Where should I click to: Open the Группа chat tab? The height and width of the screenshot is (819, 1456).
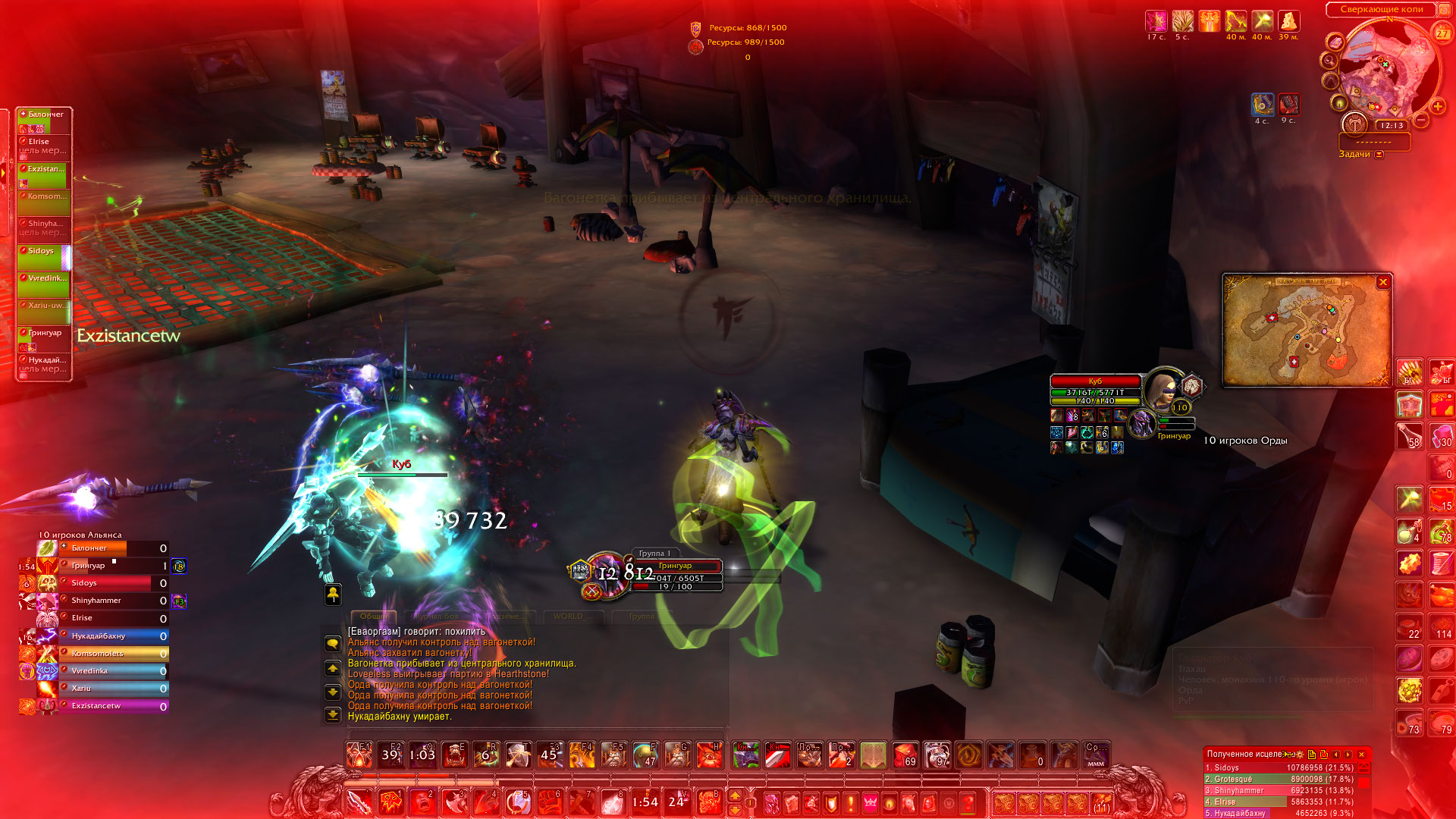(x=642, y=617)
